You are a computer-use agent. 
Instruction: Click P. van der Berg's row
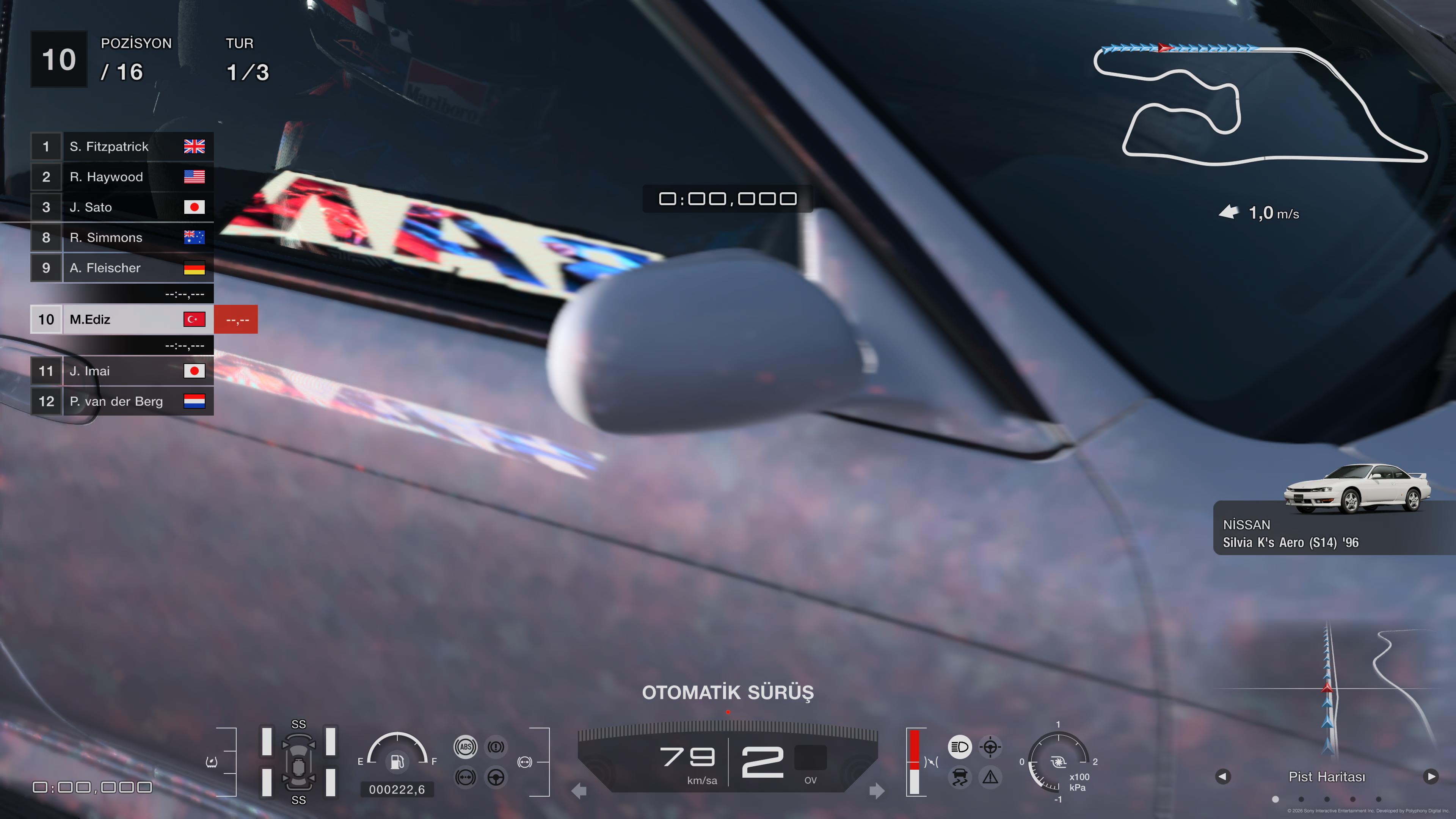(x=121, y=401)
